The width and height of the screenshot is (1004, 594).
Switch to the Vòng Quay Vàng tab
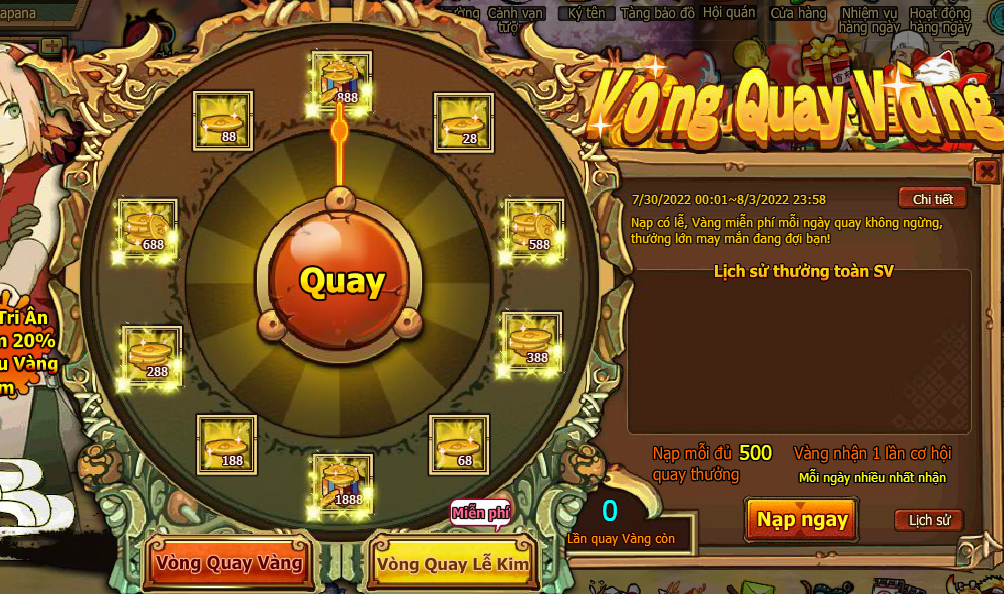229,563
